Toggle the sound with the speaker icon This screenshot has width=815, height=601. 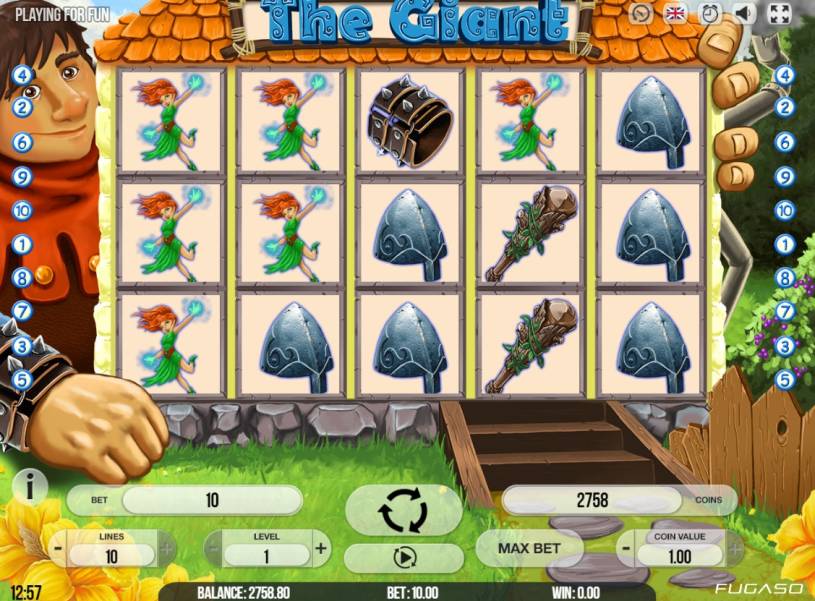(x=743, y=13)
